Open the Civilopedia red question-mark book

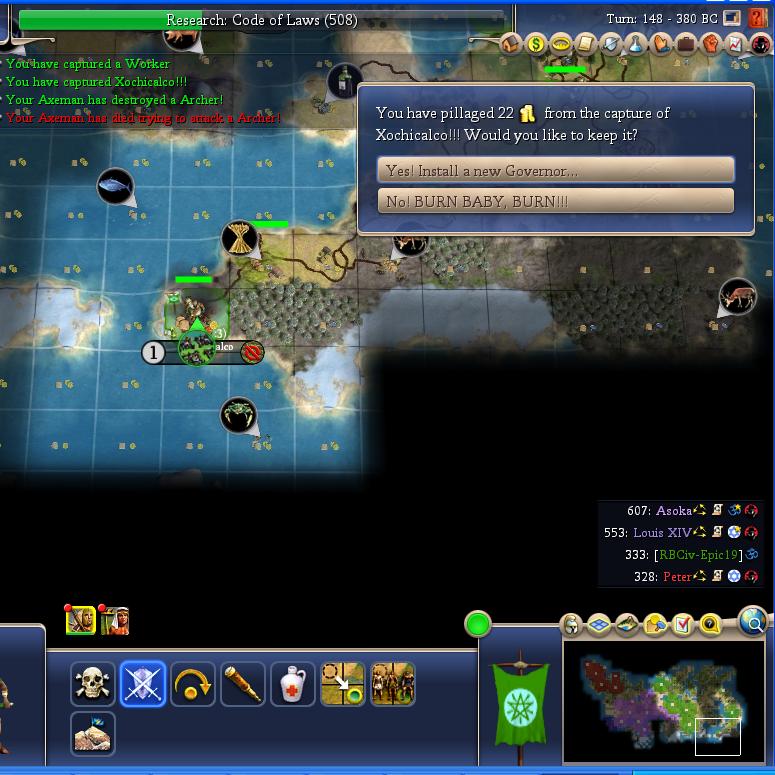[x=760, y=18]
